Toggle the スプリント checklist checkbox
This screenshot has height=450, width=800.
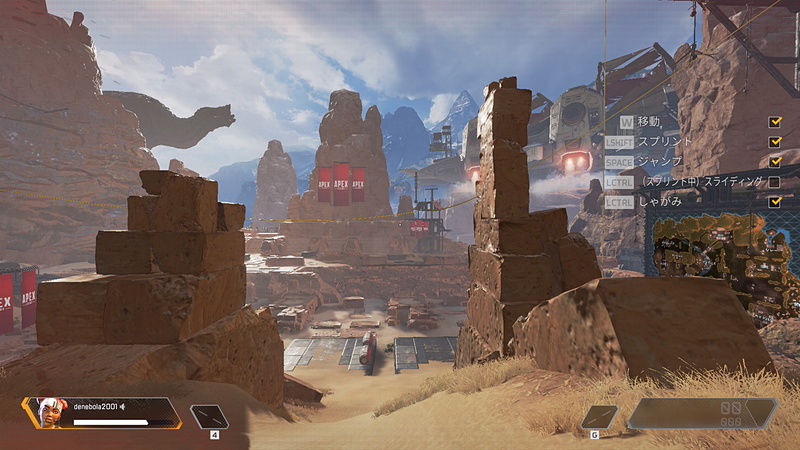[x=775, y=142]
